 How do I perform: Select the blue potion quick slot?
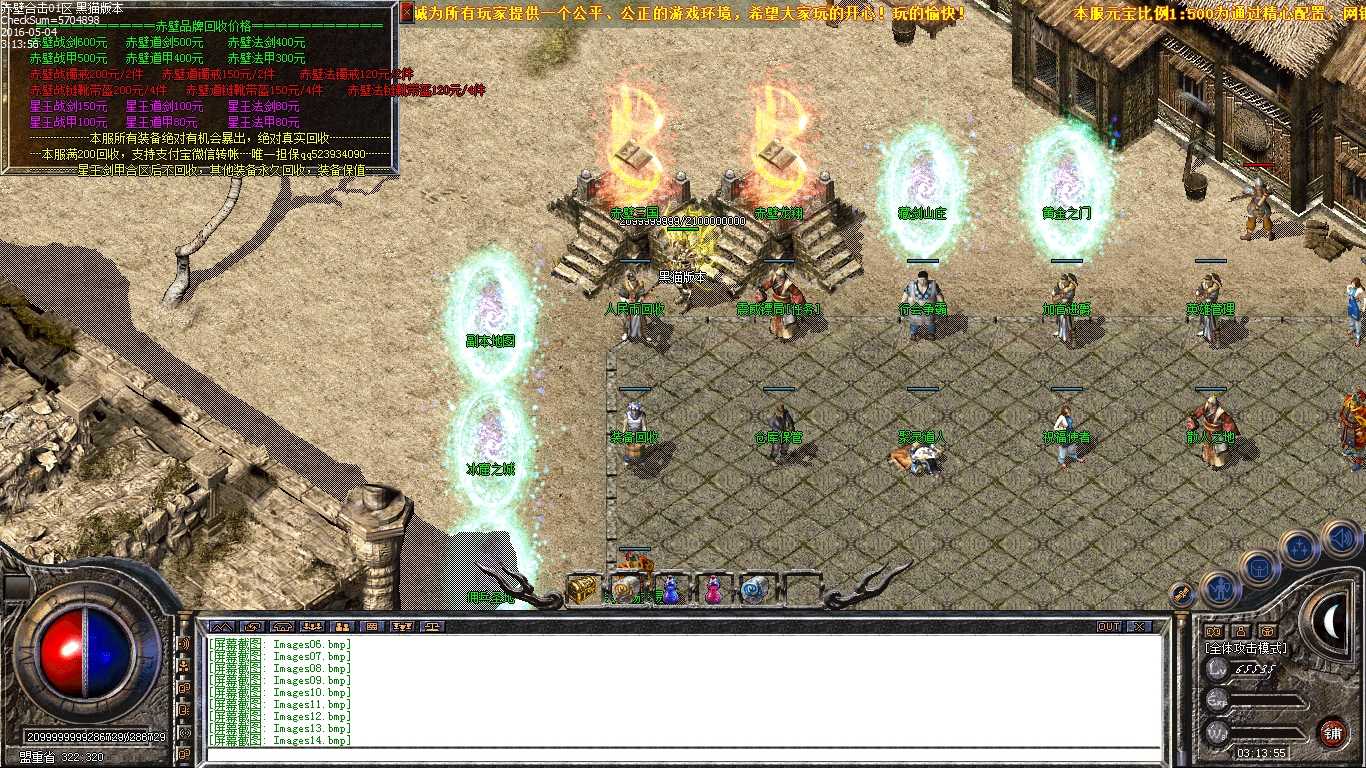point(670,589)
